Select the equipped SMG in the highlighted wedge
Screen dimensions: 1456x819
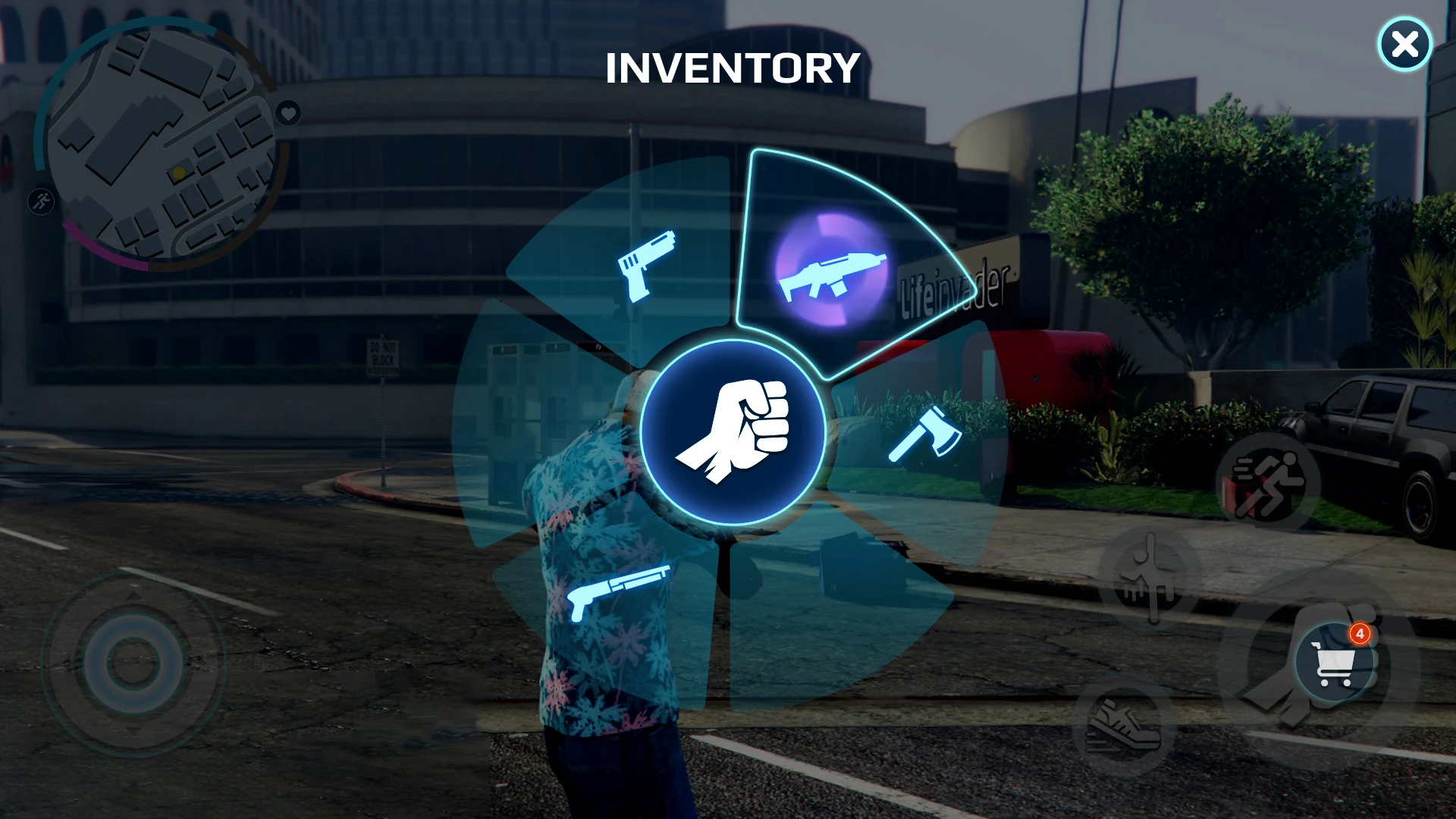831,275
